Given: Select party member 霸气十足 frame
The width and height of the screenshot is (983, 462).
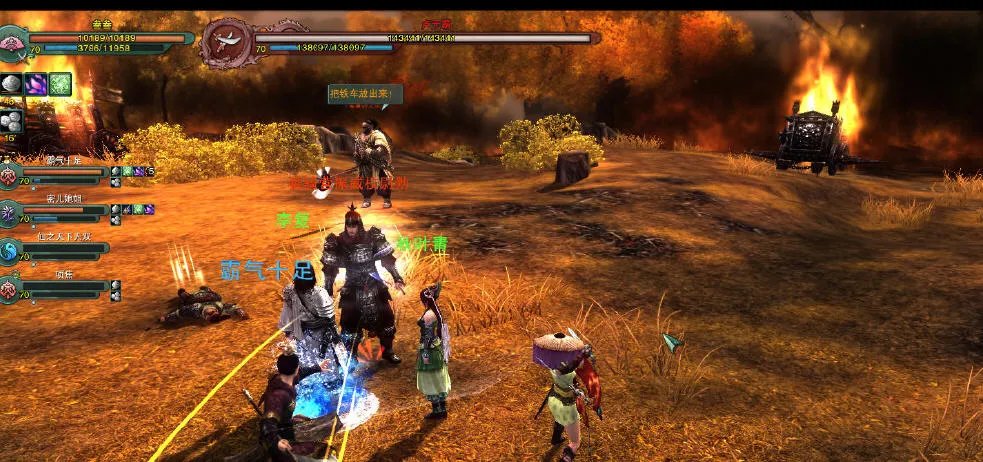Looking at the screenshot, I should click(x=60, y=172).
